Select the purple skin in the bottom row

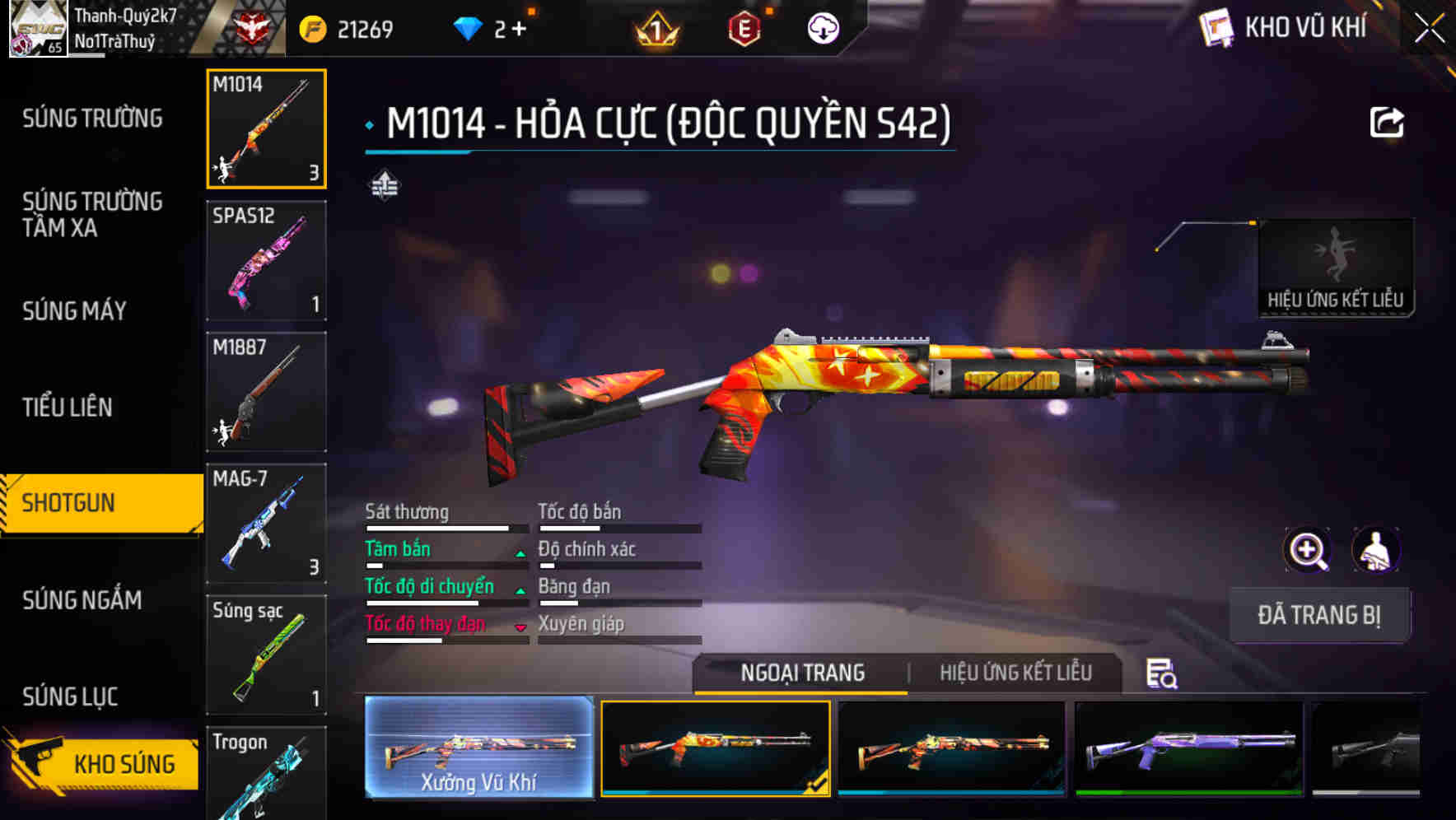click(1186, 749)
